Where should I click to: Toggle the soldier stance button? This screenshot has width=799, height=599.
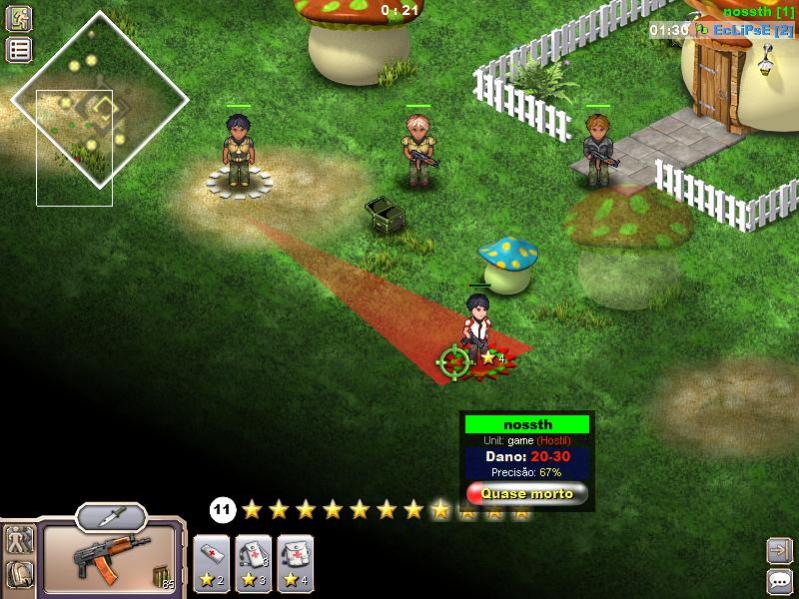click(x=20, y=540)
